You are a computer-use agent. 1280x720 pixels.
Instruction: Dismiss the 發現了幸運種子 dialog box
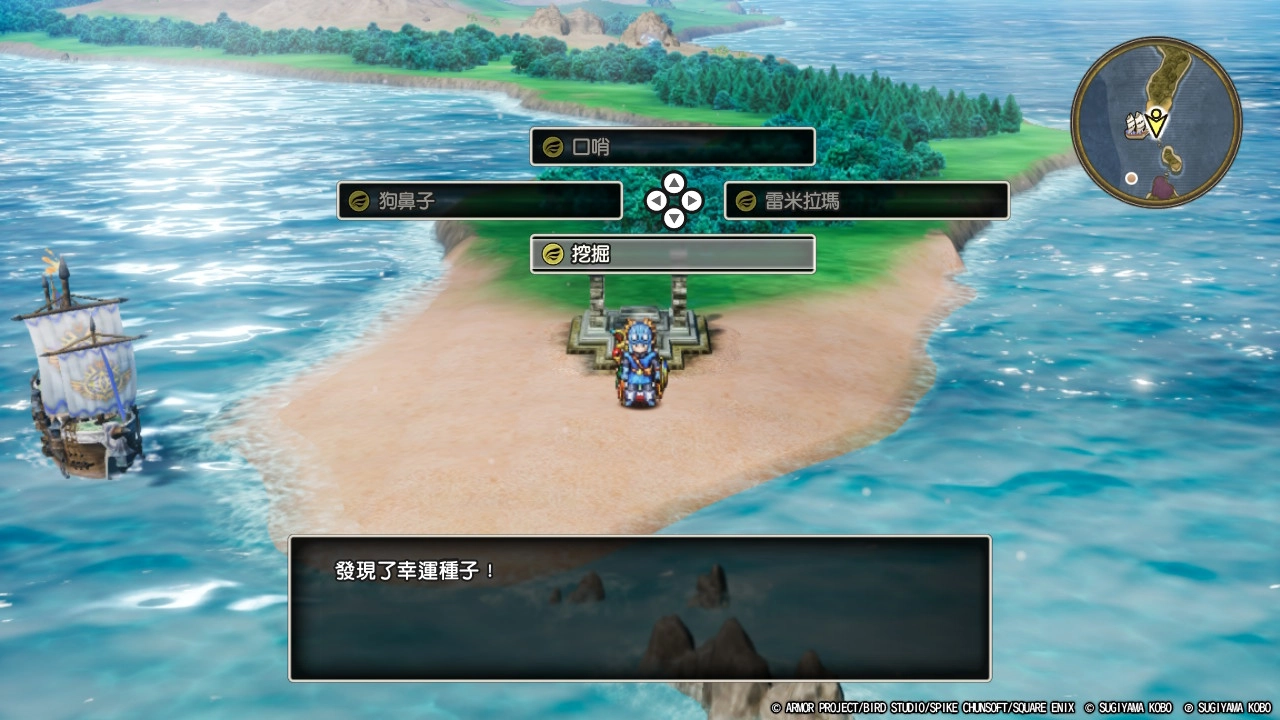tap(639, 608)
